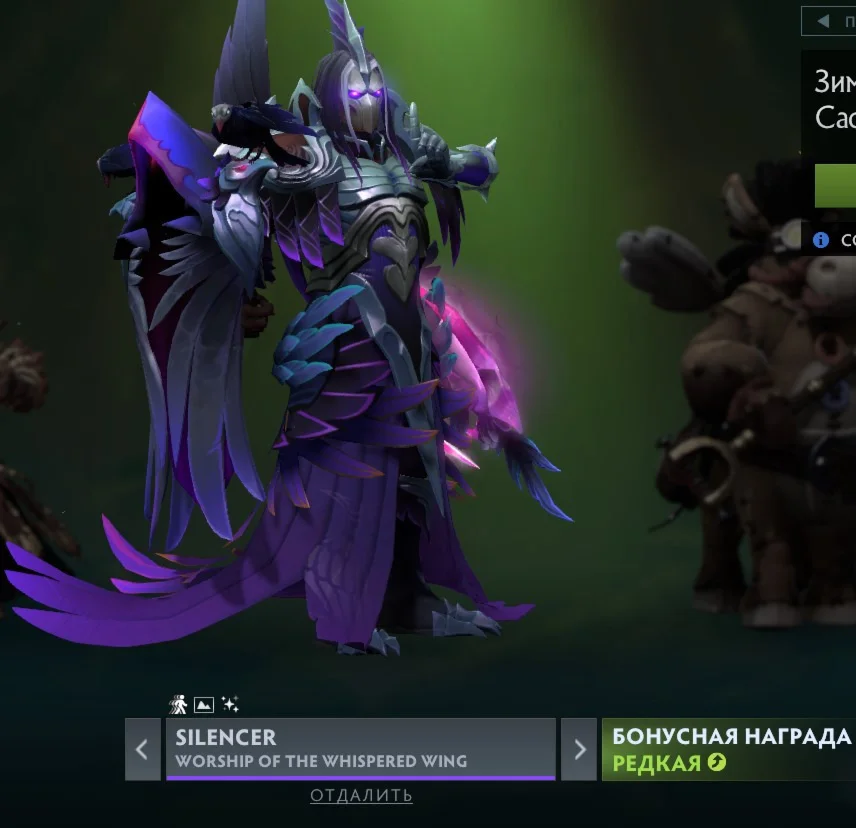Viewport: 856px width, 828px height.
Task: Click the ОТДАЛИТЬ zoom-out link
Action: coord(361,796)
